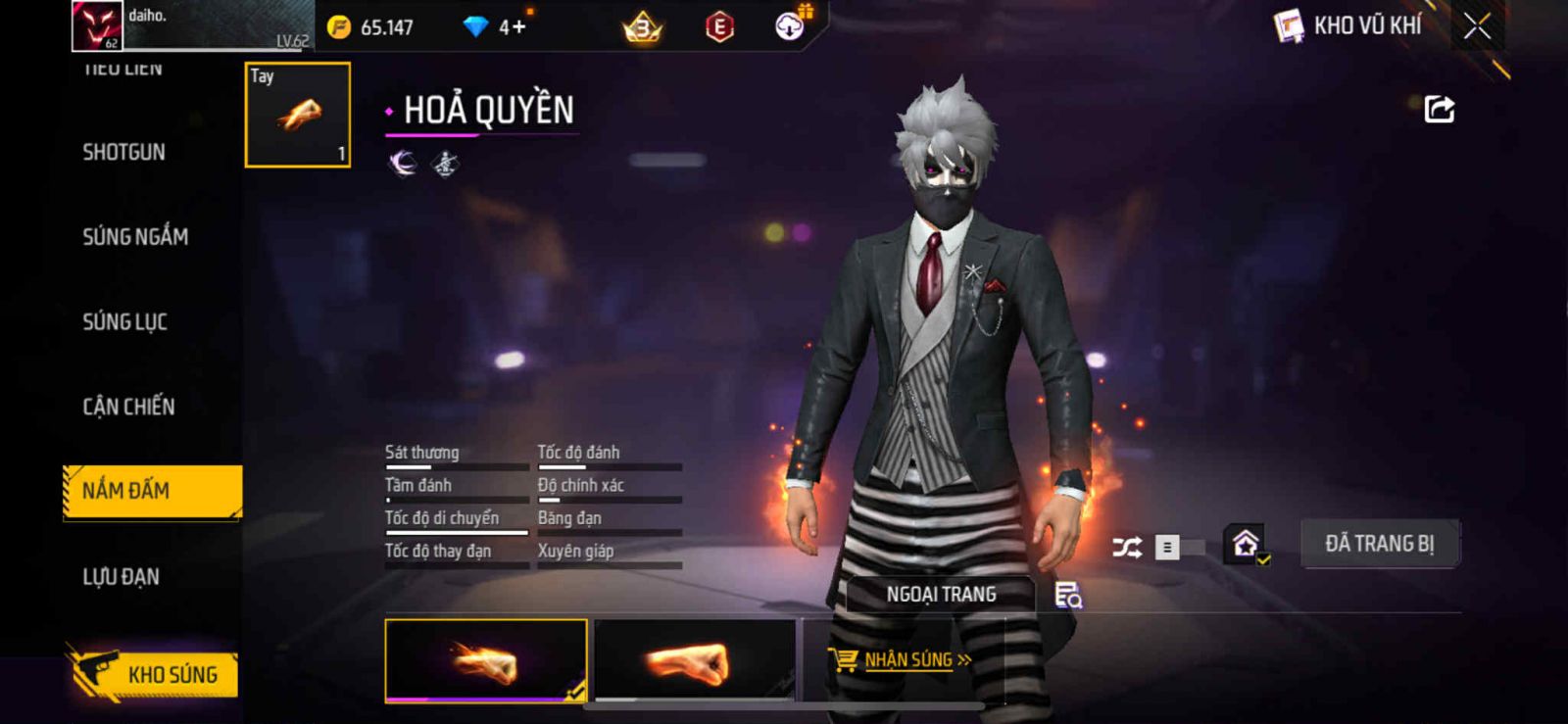Image resolution: width=1568 pixels, height=724 pixels.
Task: Open the Lựu Đạn category
Action: (x=122, y=577)
